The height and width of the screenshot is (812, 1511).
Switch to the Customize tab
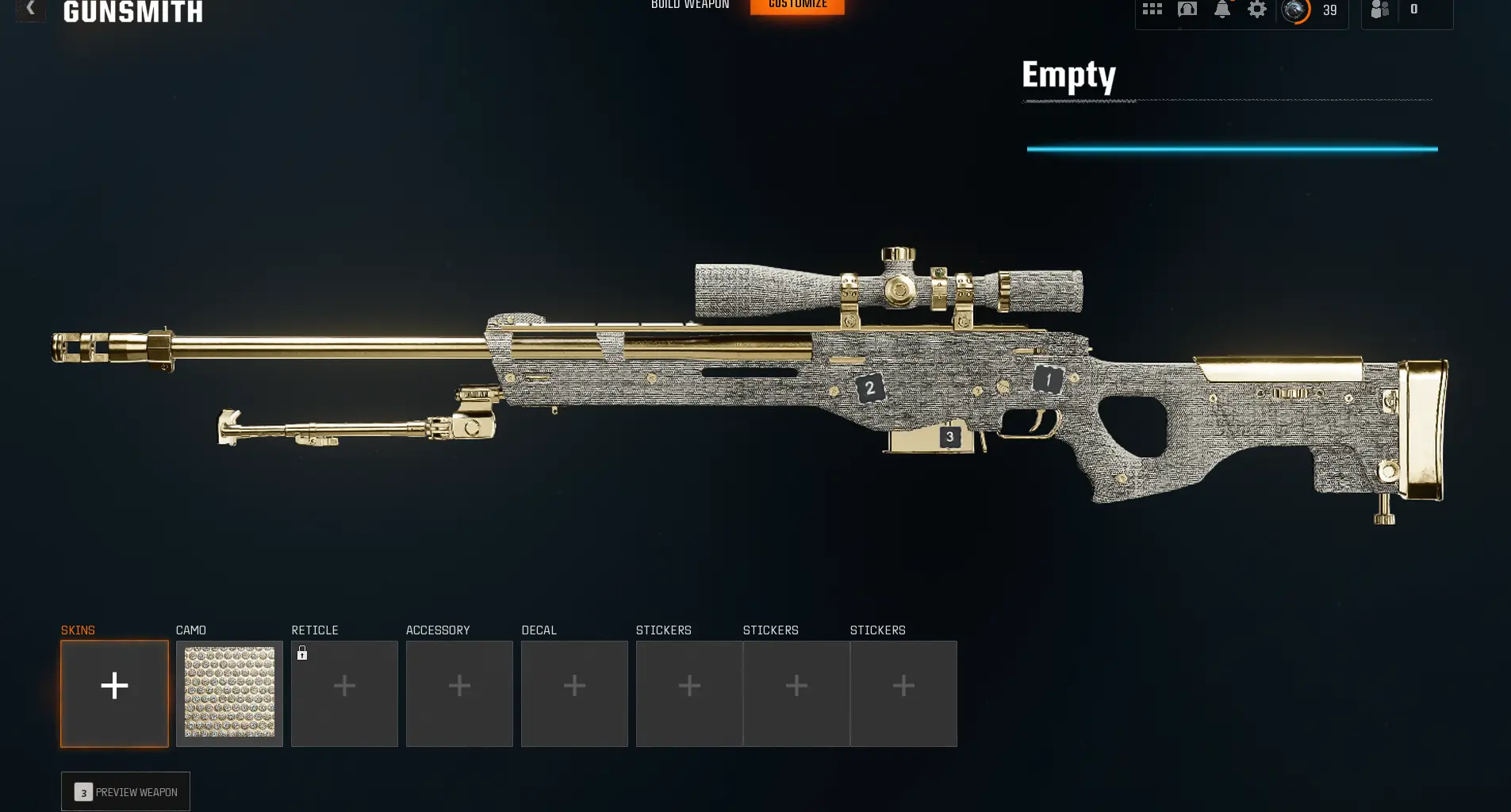[797, 5]
